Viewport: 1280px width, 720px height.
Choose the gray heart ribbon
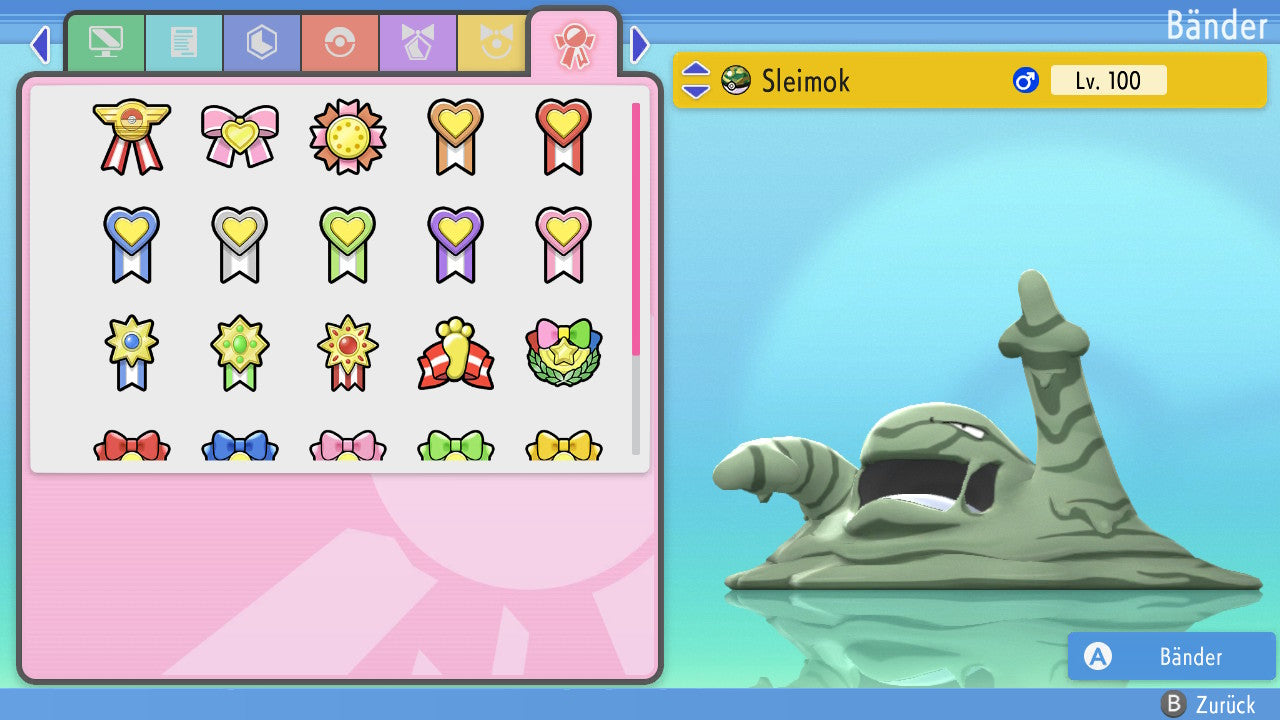[240, 244]
